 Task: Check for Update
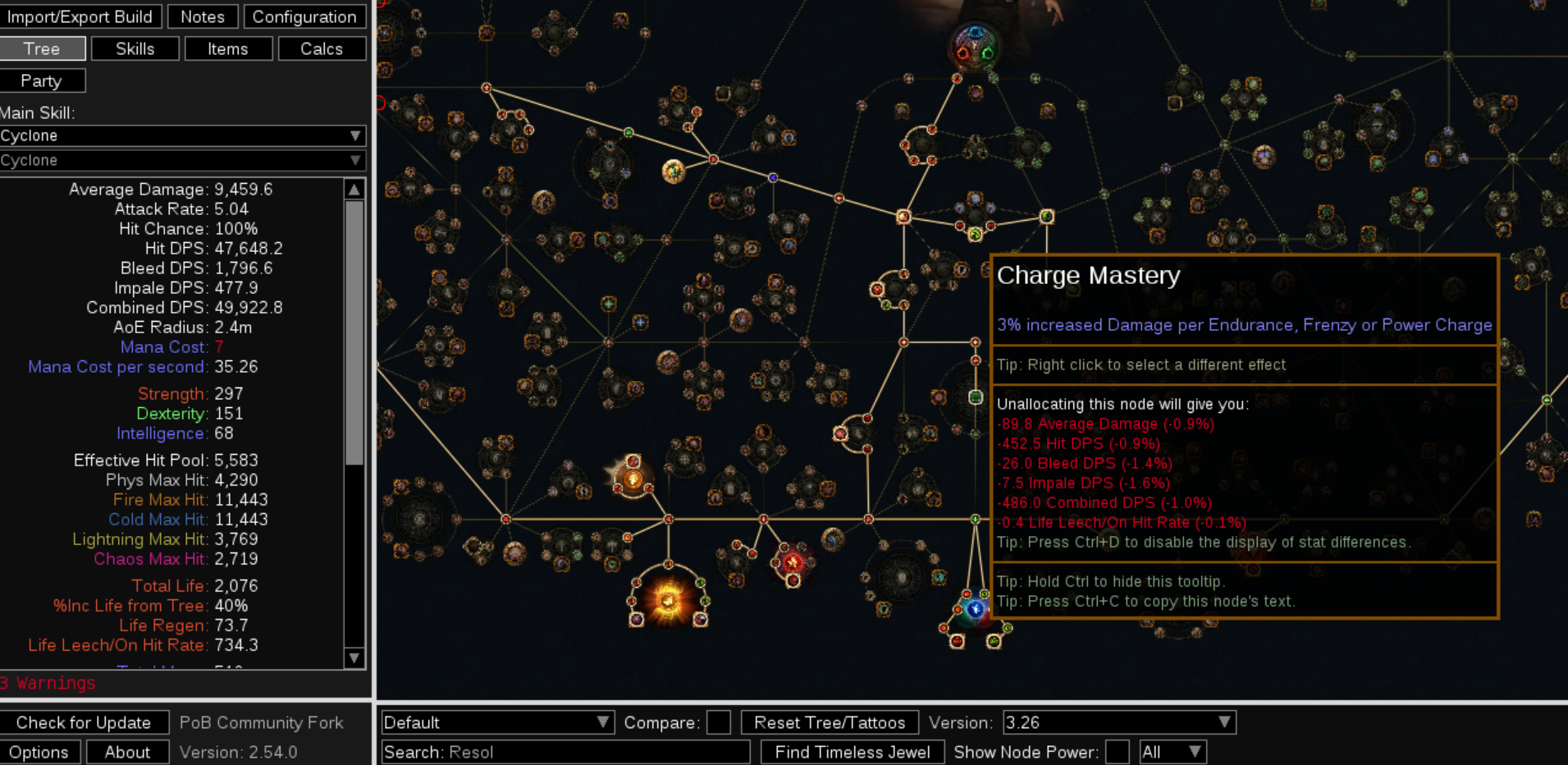tap(84, 722)
